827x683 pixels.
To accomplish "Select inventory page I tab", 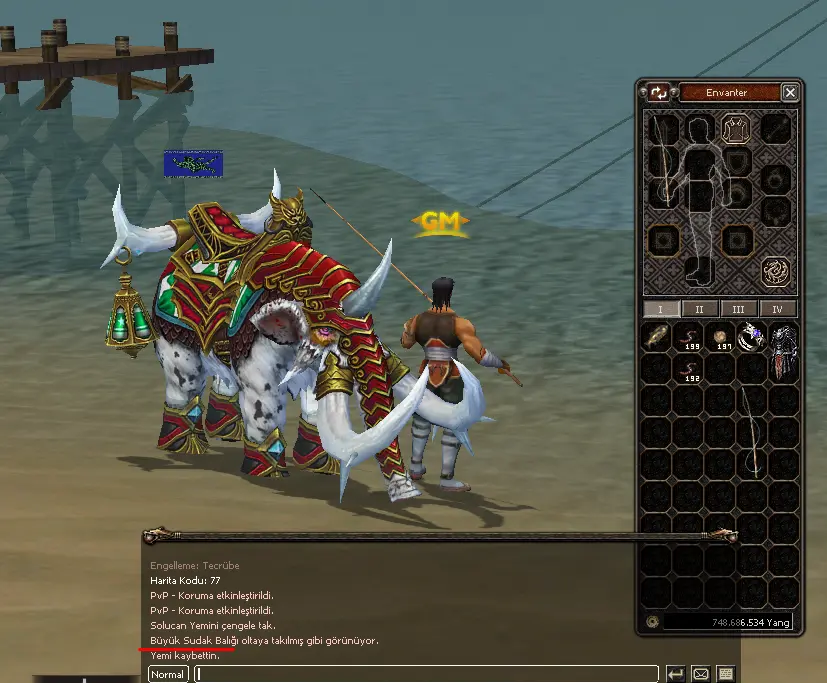I will point(660,310).
